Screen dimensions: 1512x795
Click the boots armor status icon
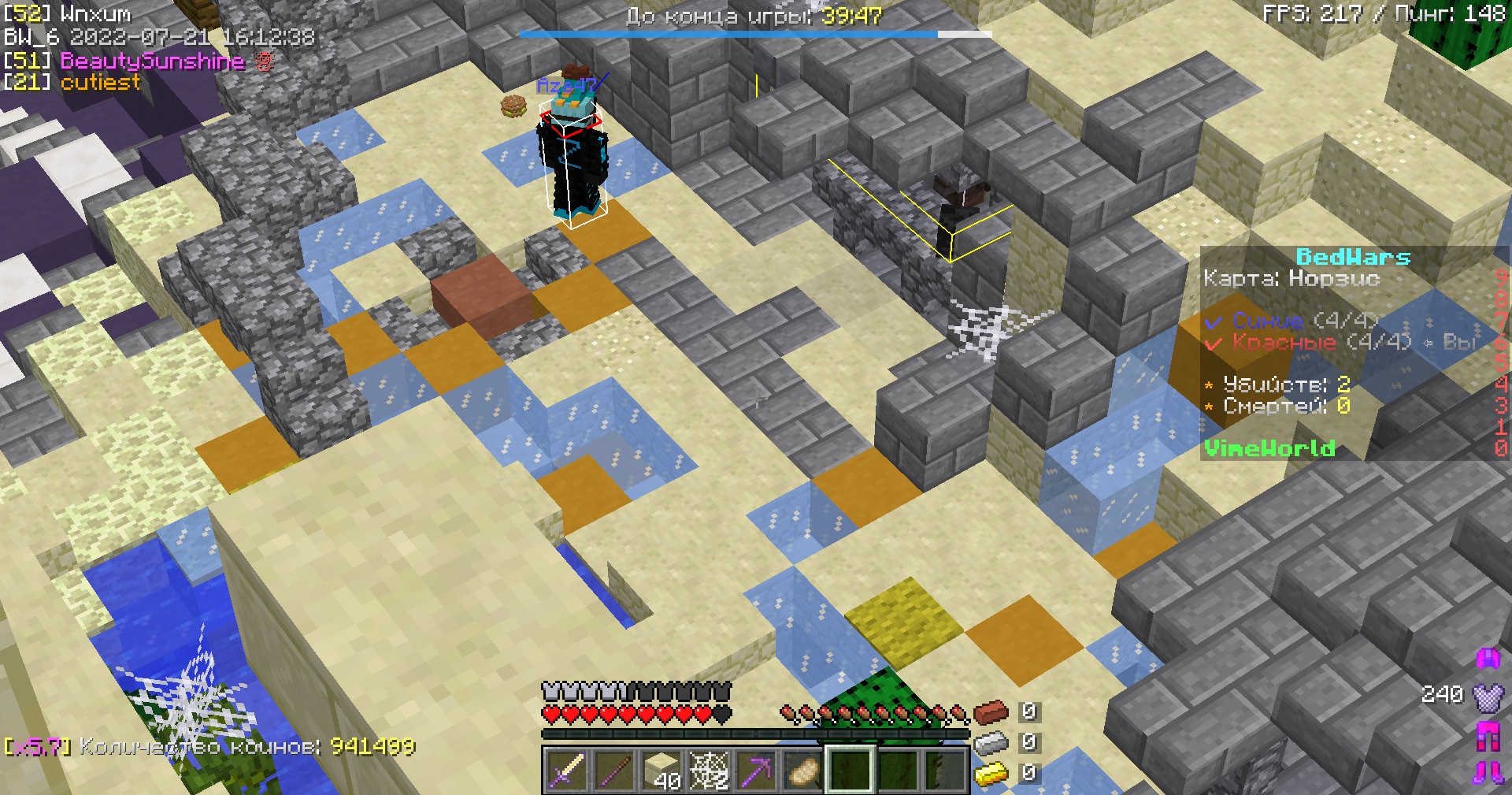(x=1488, y=772)
